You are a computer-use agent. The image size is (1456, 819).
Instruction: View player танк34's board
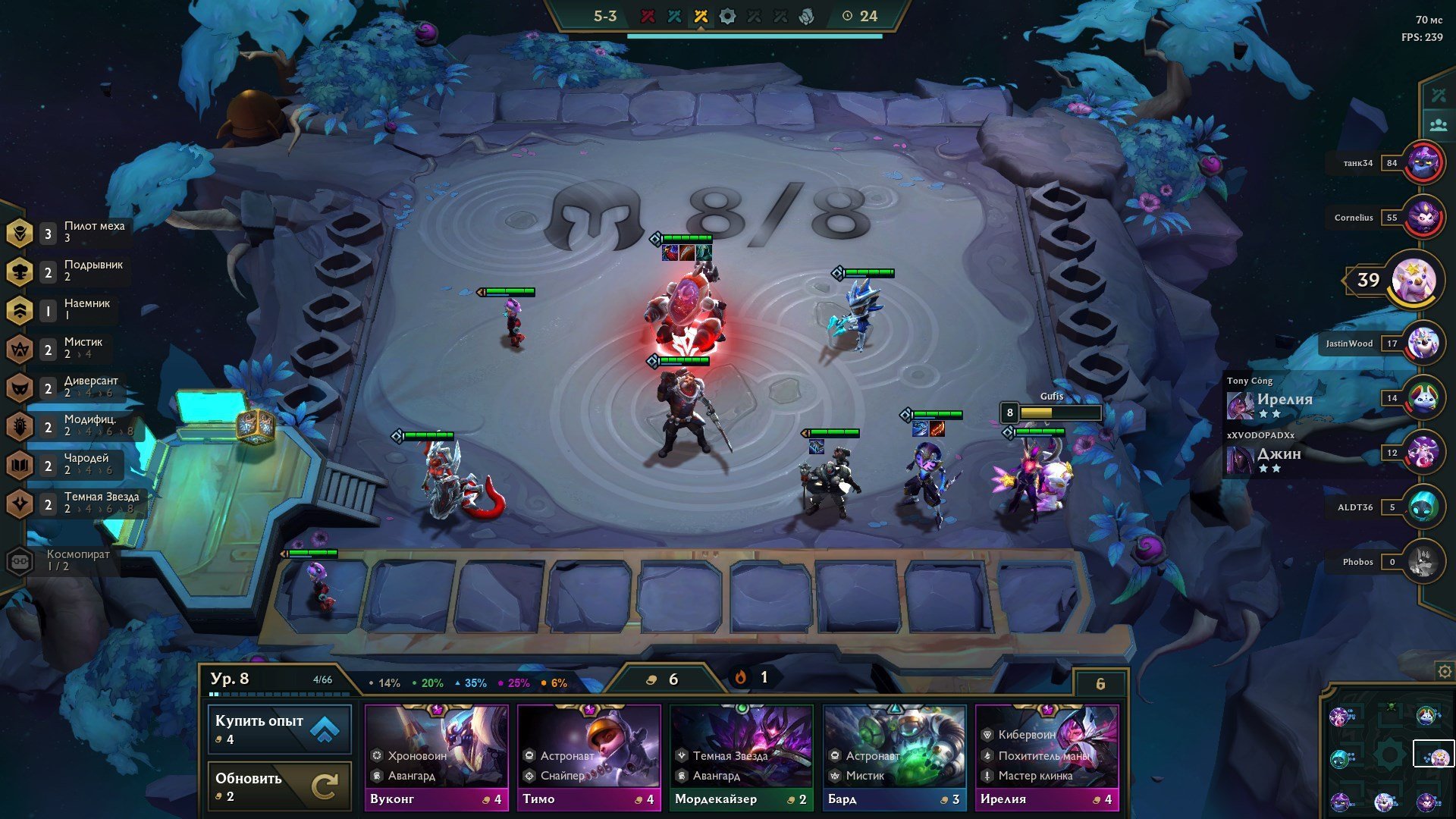1423,163
